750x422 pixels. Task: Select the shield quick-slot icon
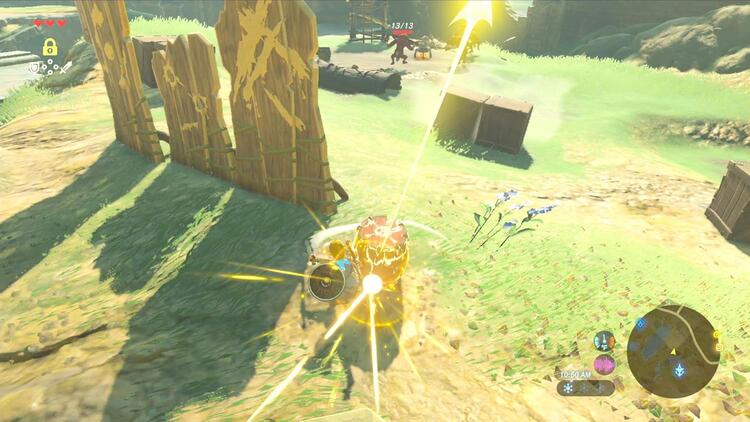point(34,67)
